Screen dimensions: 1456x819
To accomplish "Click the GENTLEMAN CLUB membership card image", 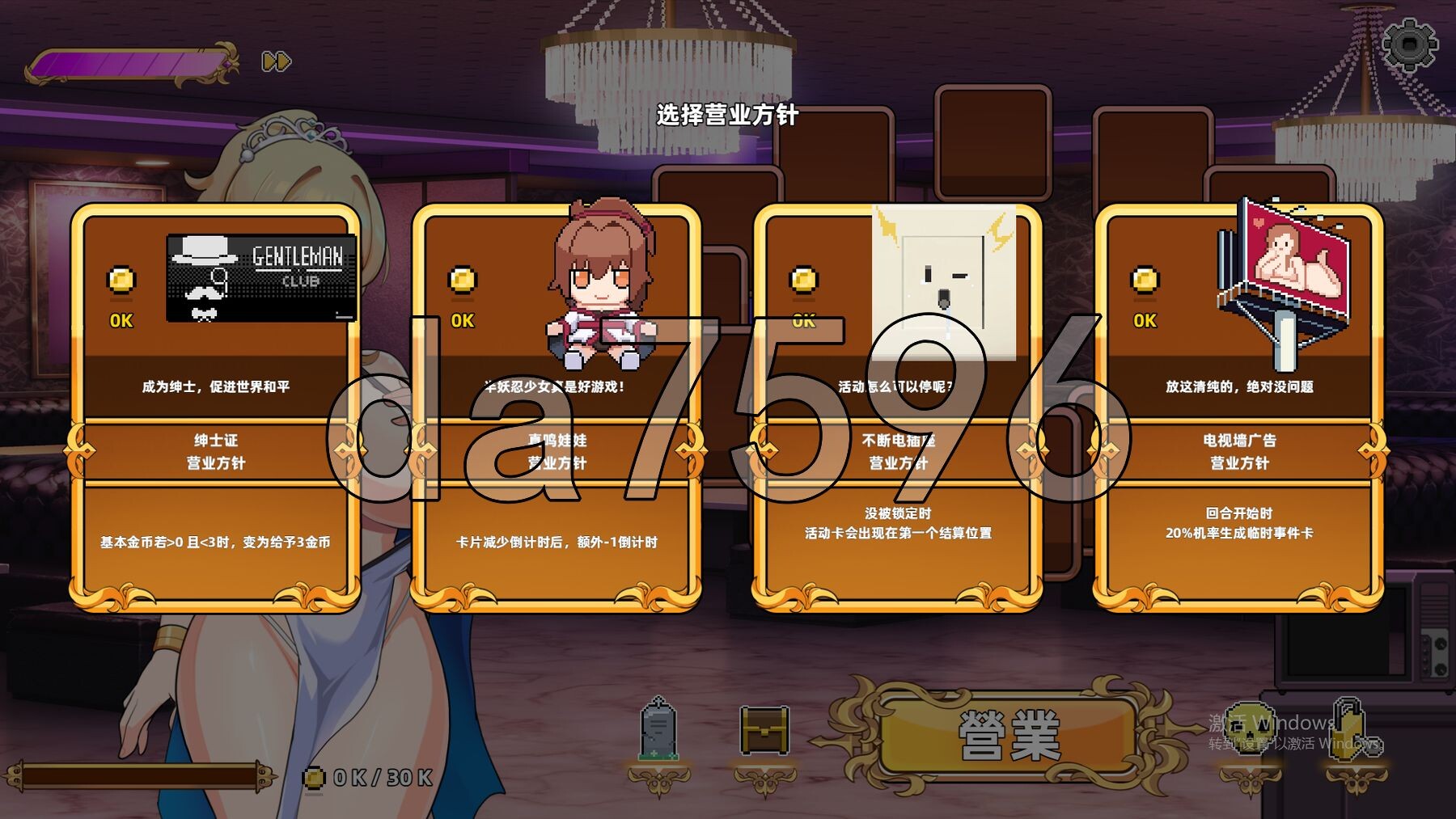I will [x=262, y=276].
